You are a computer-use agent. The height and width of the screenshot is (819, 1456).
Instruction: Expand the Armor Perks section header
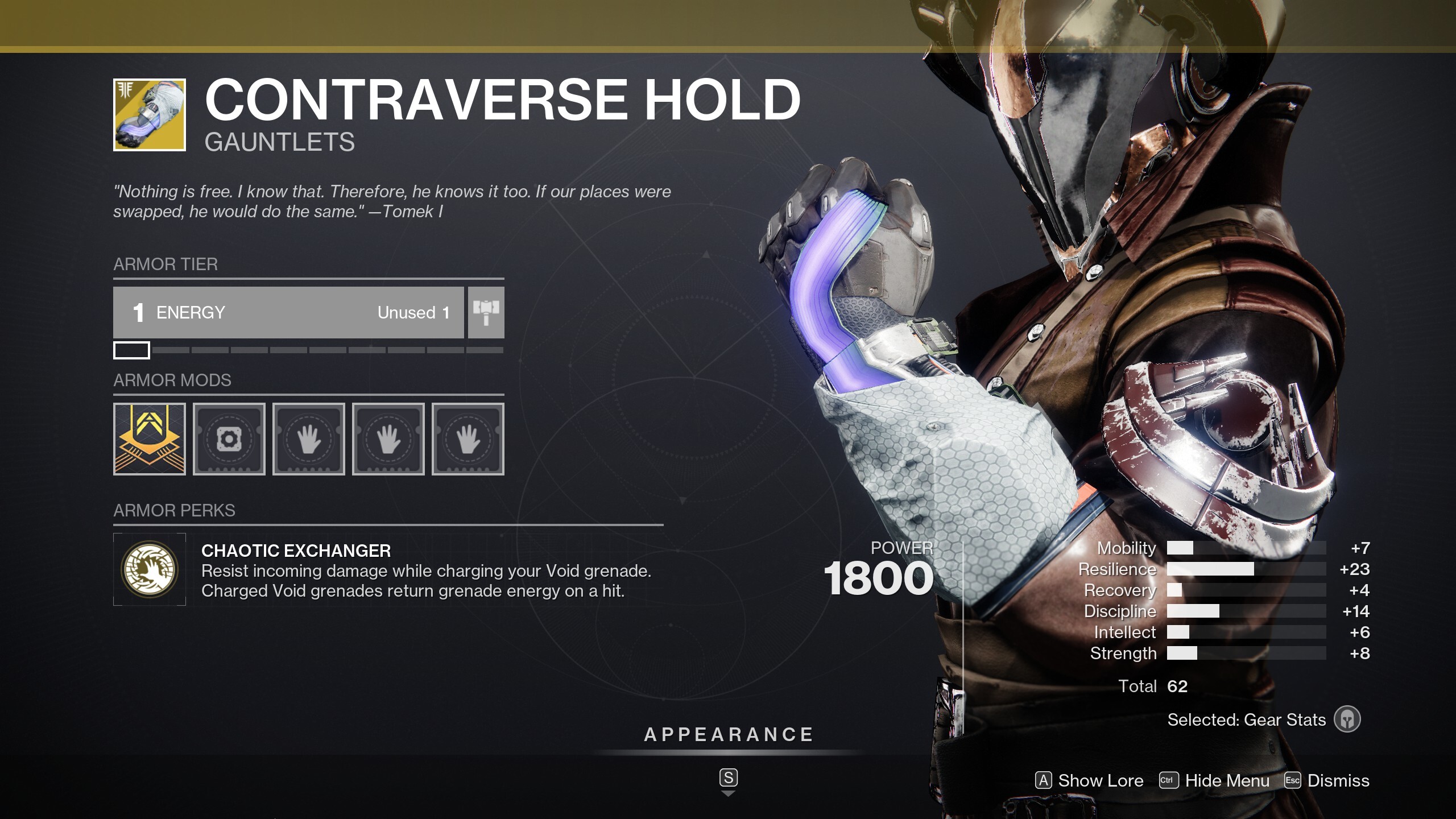click(173, 511)
